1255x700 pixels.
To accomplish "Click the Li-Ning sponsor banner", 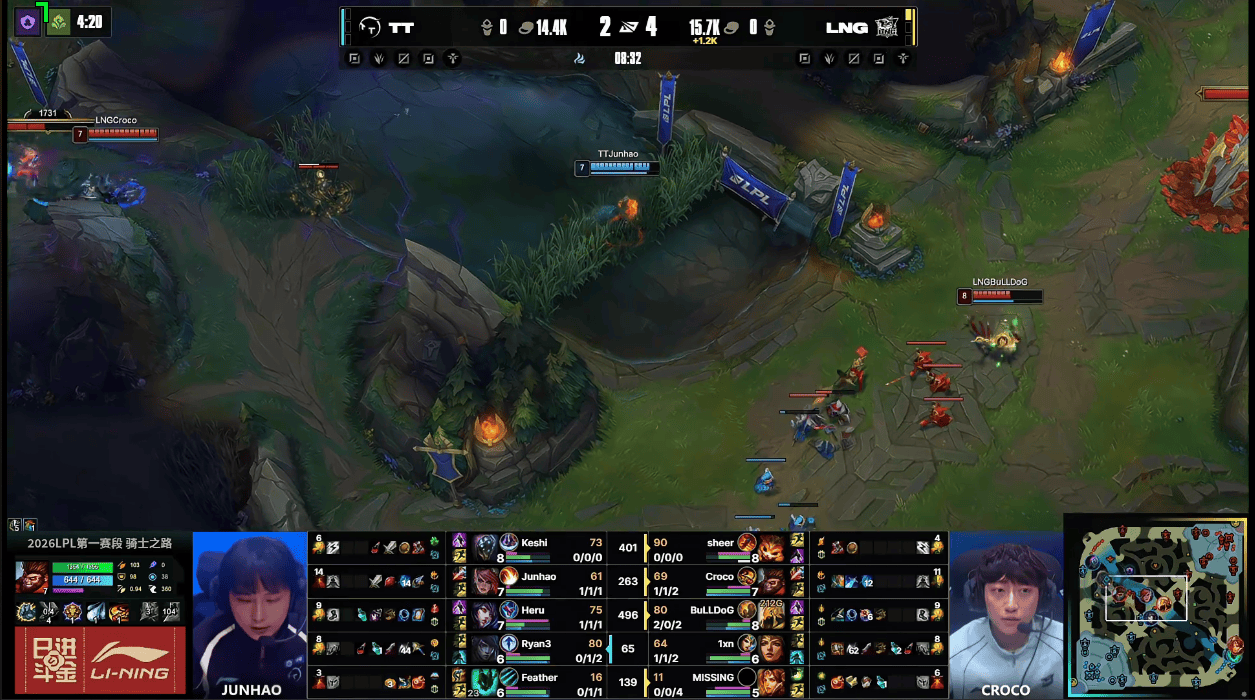I will [100, 660].
